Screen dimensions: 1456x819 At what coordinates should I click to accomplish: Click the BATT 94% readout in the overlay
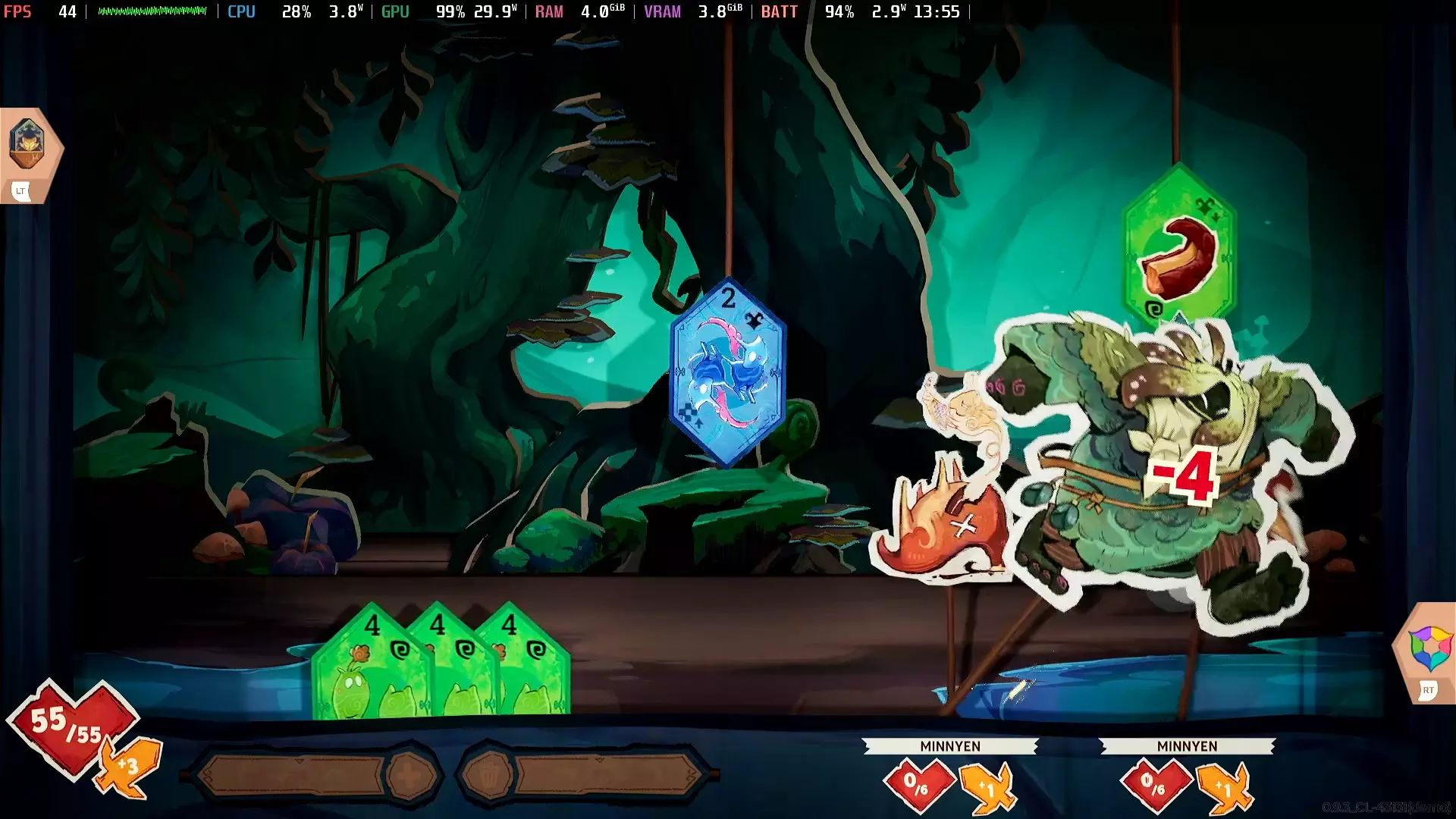pyautogui.click(x=840, y=11)
